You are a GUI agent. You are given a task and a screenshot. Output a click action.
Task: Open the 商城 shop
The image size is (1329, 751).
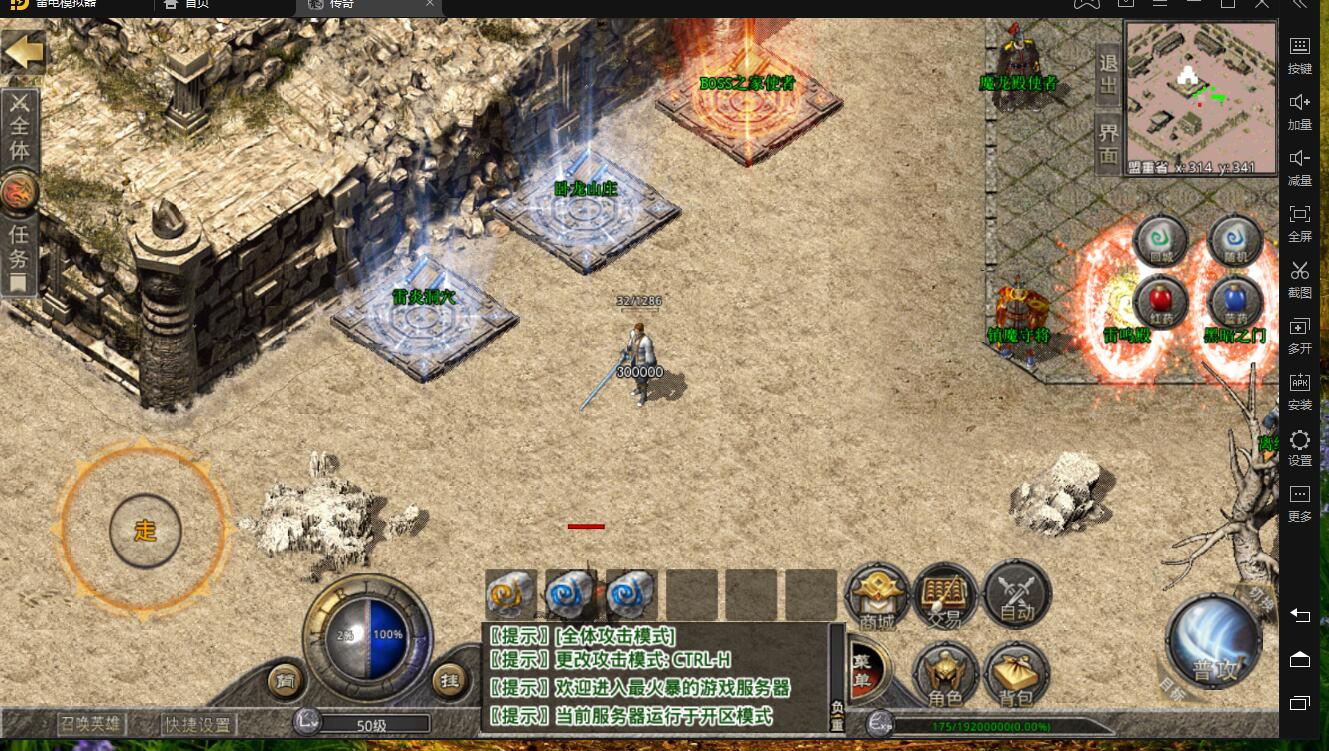877,598
